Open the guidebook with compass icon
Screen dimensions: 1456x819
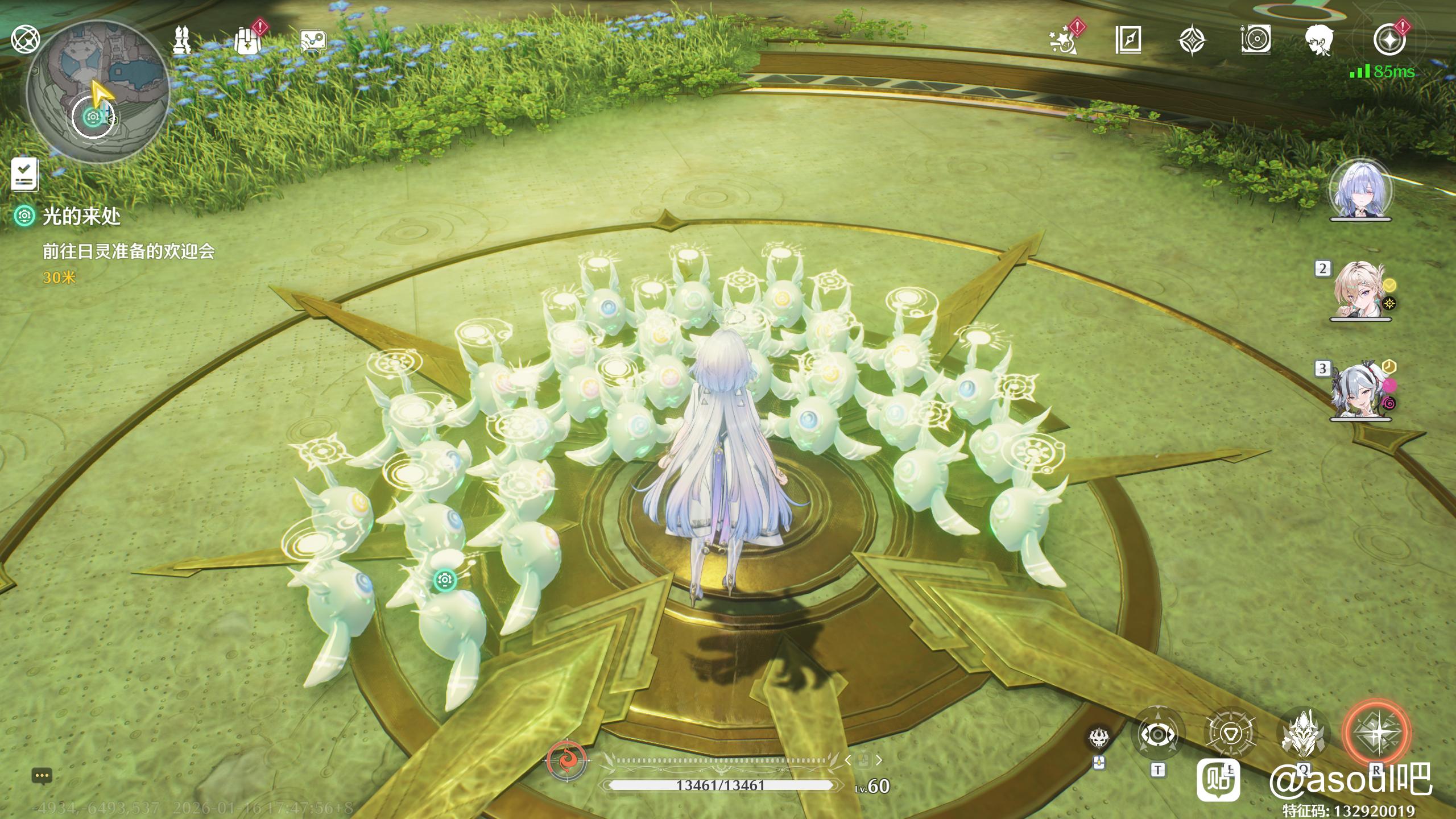pos(1128,40)
